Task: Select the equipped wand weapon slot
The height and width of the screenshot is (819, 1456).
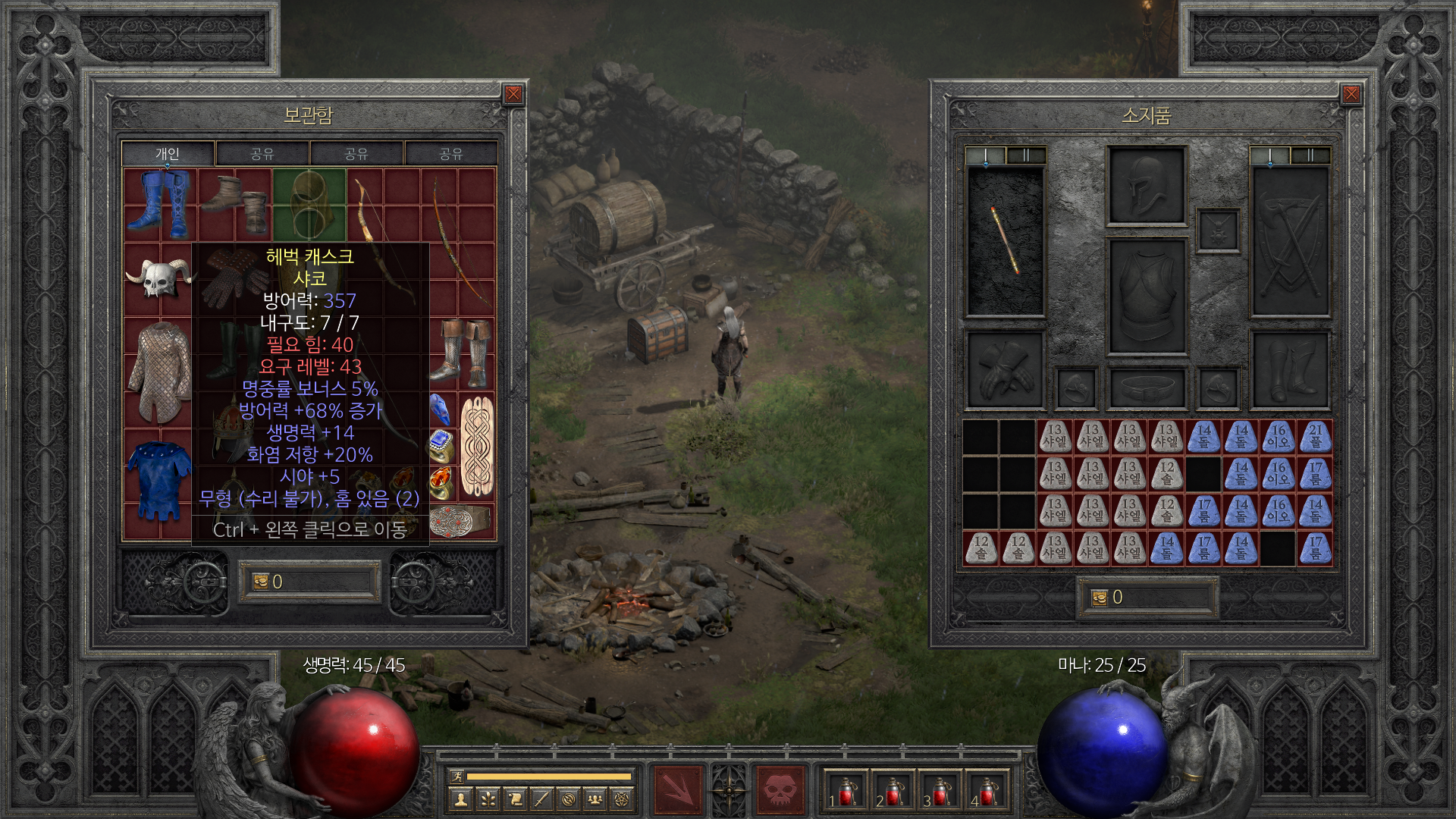Action: coord(1005,240)
